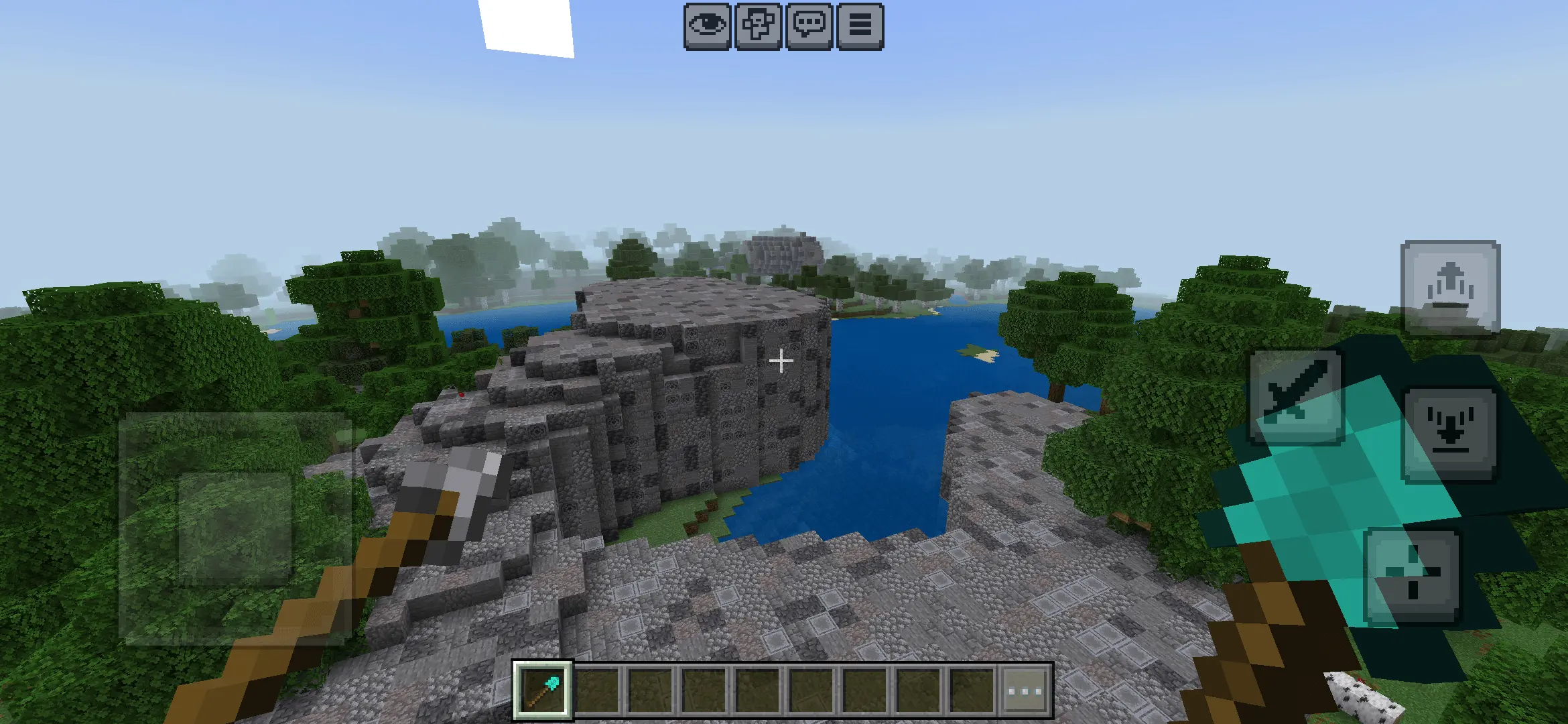
Task: Open the chat speech-bubble button
Action: pyautogui.click(x=809, y=26)
